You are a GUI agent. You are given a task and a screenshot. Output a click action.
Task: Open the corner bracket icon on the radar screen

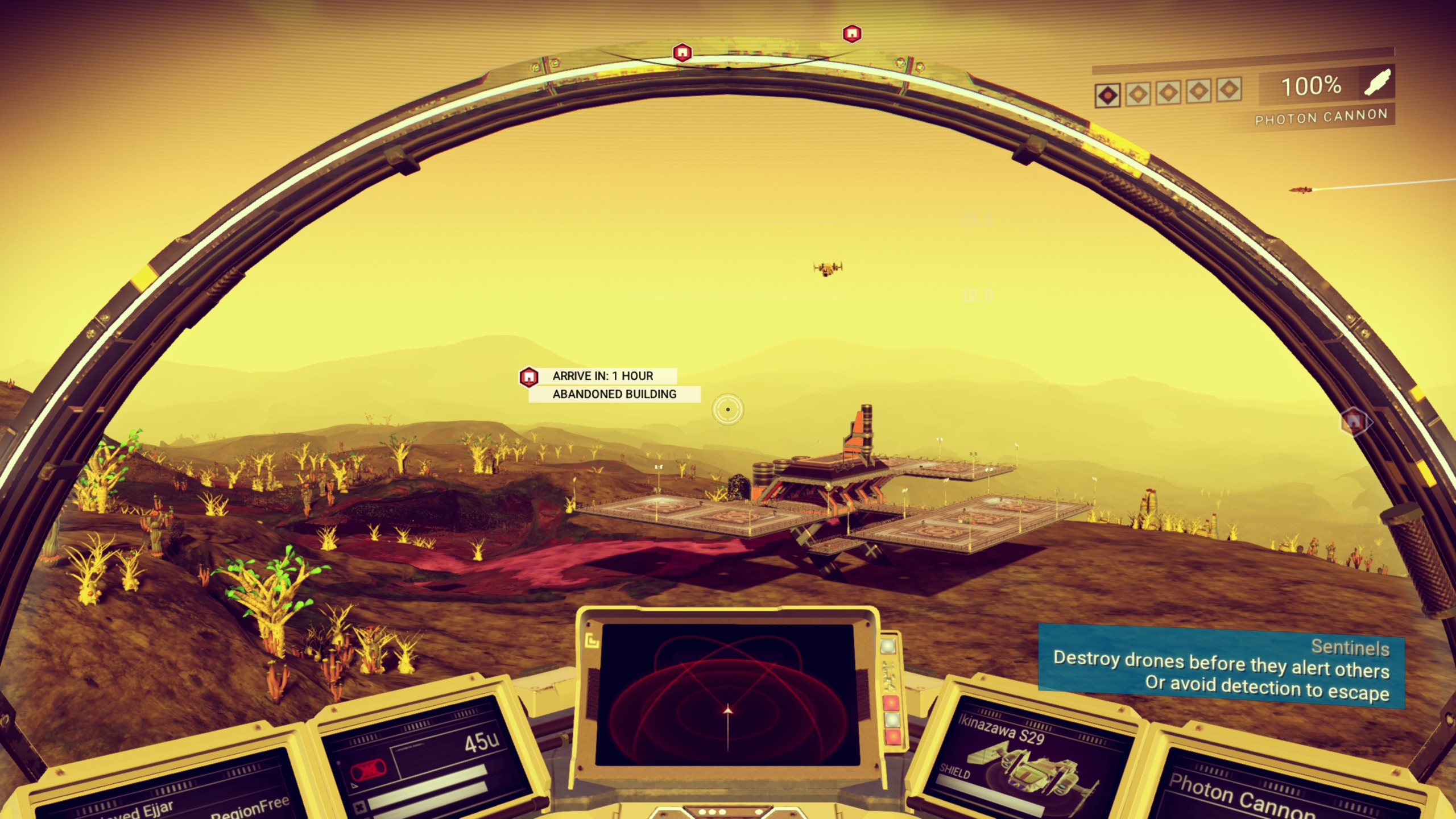[592, 641]
